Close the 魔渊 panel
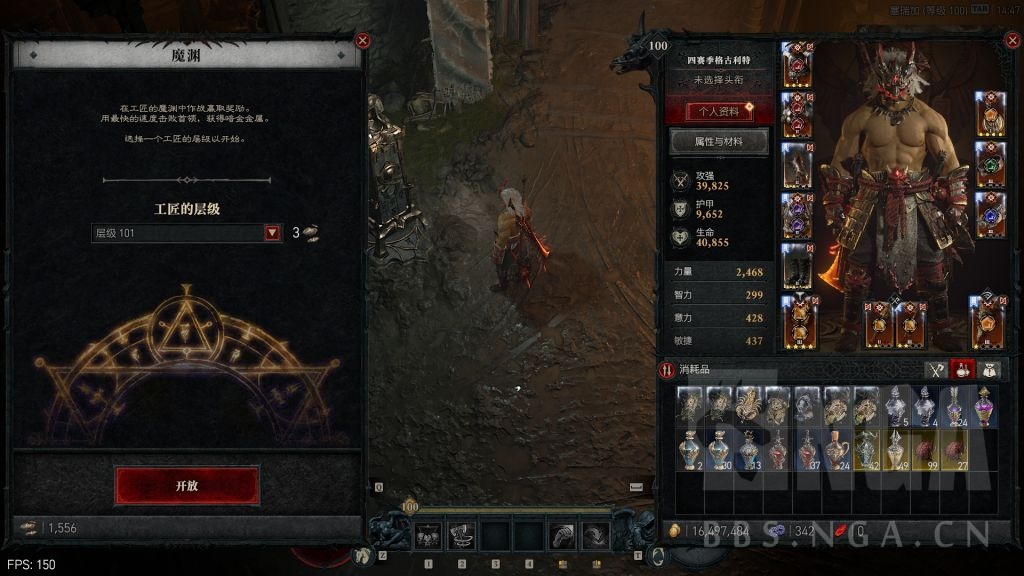This screenshot has height=576, width=1024. click(x=363, y=41)
